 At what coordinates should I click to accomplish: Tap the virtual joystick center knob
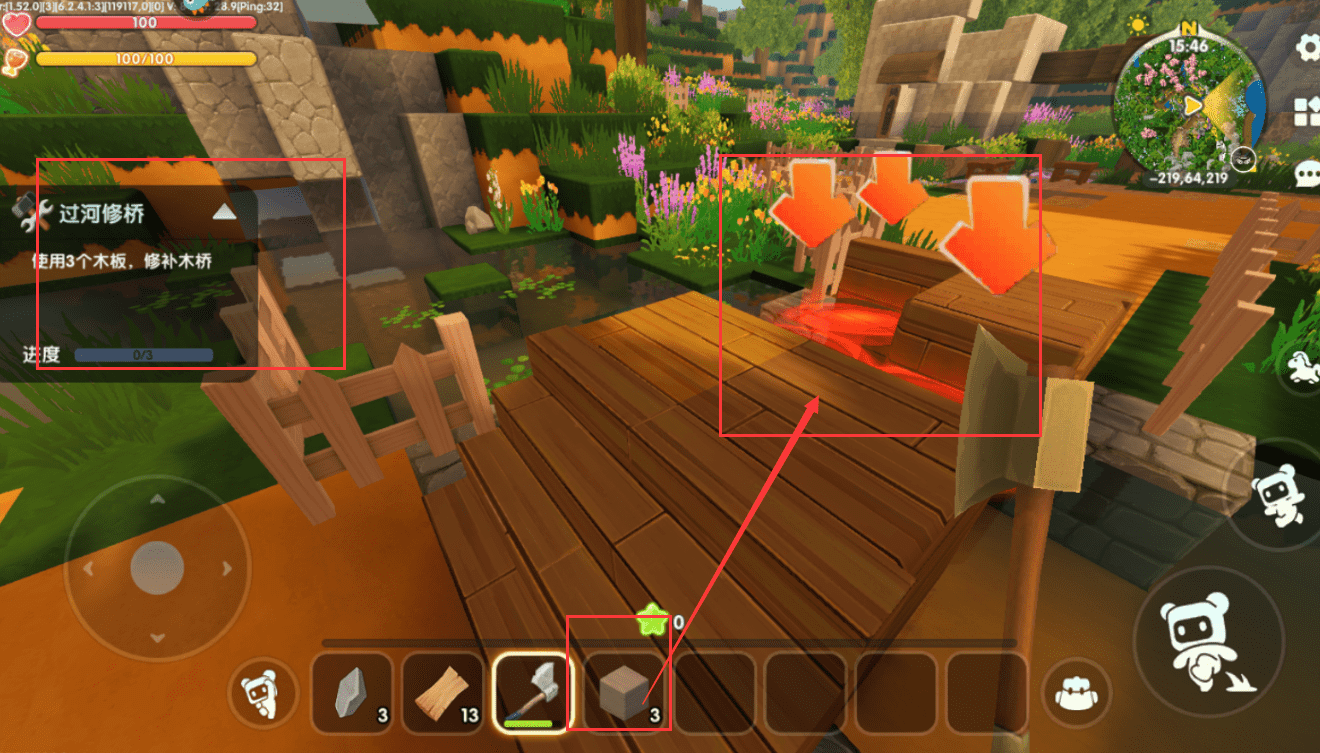157,568
